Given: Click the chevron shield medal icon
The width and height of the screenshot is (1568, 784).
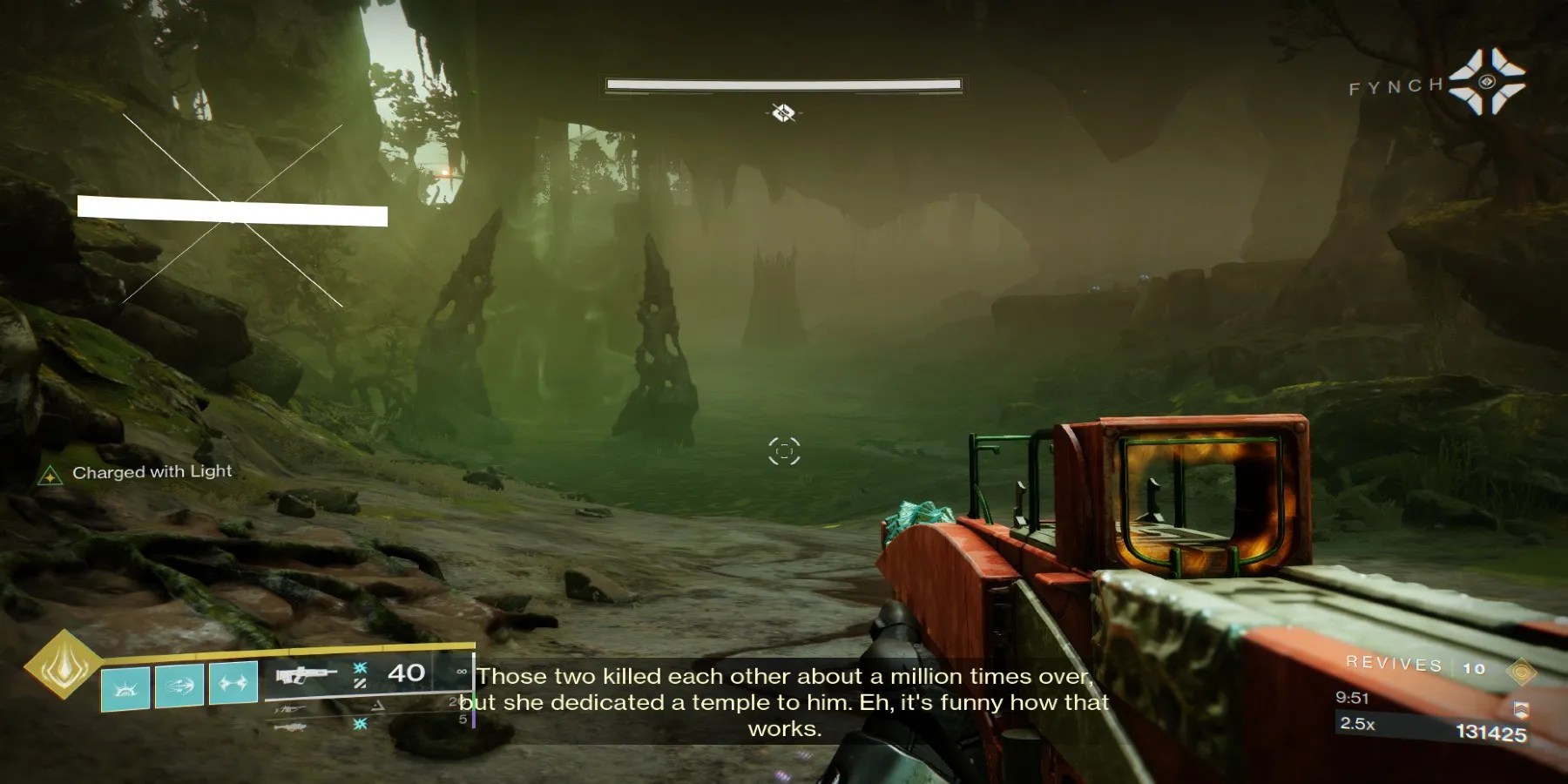Looking at the screenshot, I should pyautogui.click(x=1522, y=710).
